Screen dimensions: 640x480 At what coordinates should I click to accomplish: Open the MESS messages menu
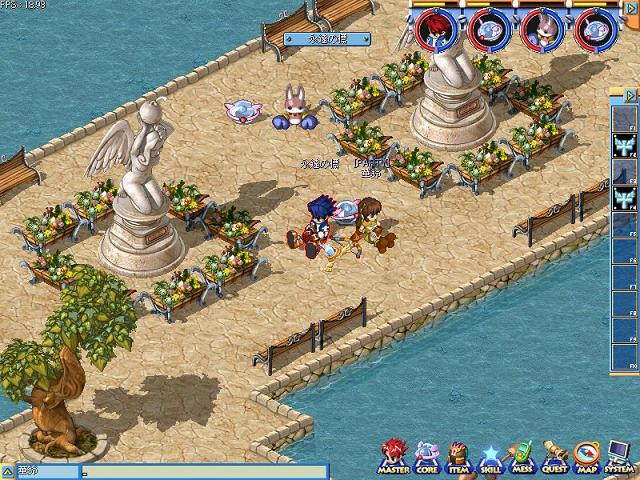[521, 457]
